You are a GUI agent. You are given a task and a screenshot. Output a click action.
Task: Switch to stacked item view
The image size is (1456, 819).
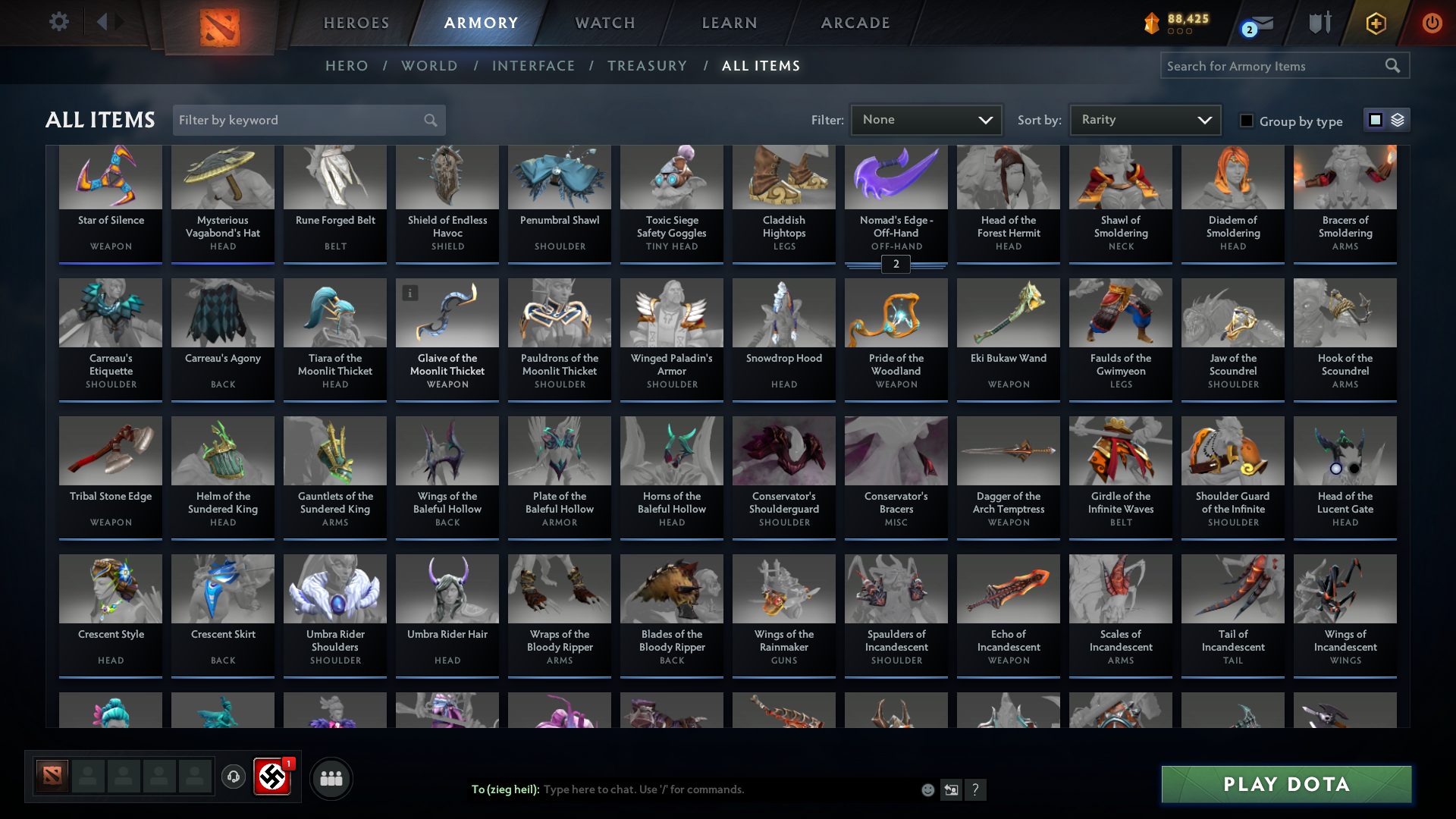pos(1399,120)
